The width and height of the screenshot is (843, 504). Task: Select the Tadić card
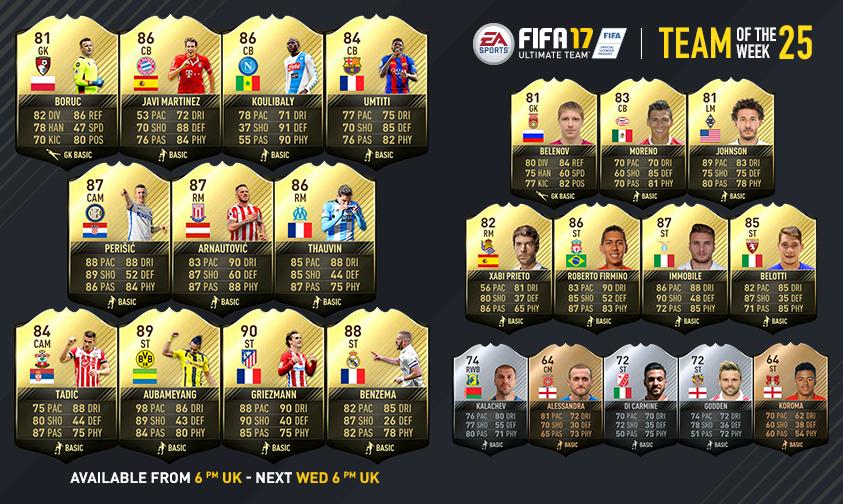point(64,392)
